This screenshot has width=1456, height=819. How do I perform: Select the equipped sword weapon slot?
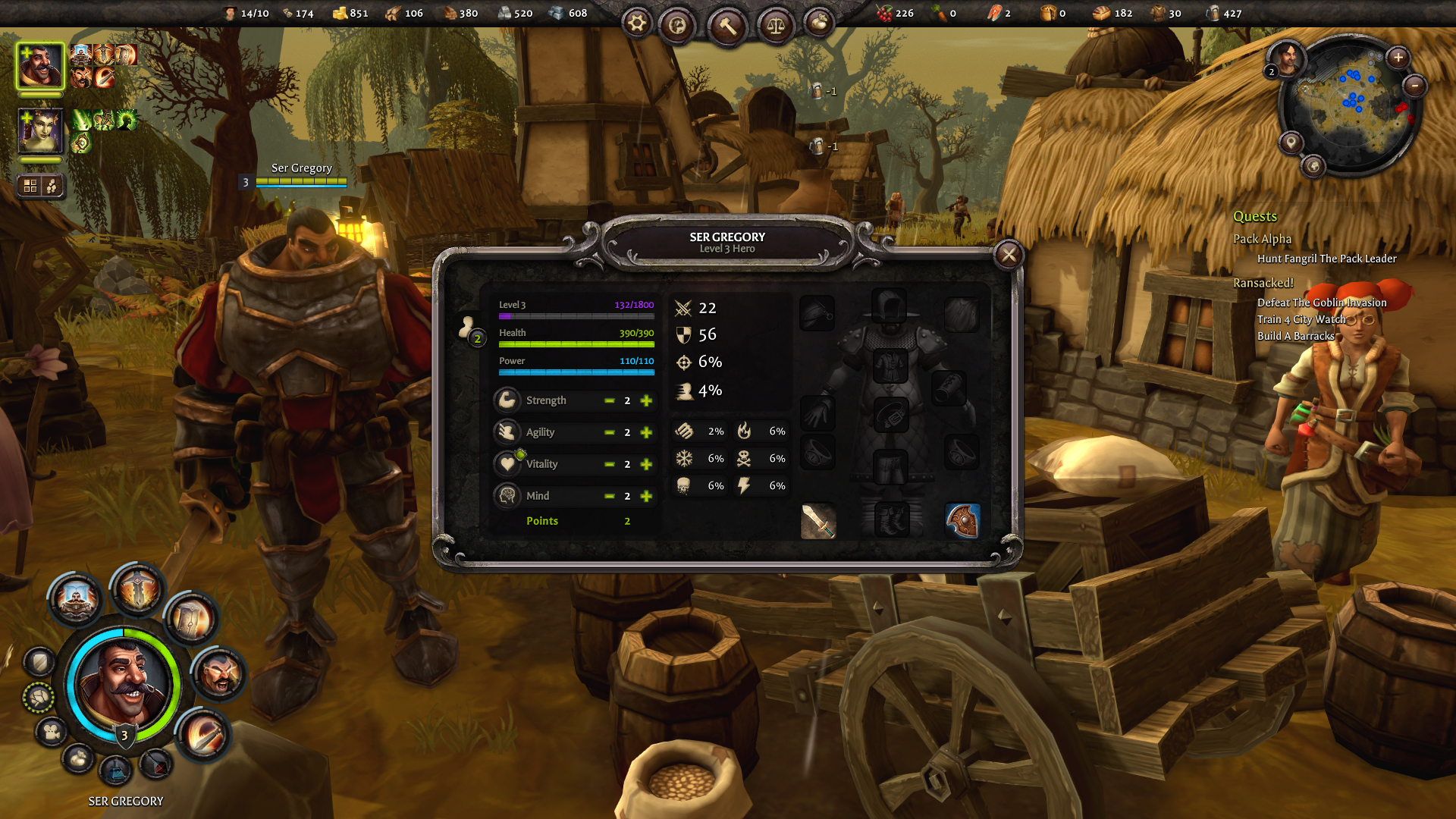(818, 521)
